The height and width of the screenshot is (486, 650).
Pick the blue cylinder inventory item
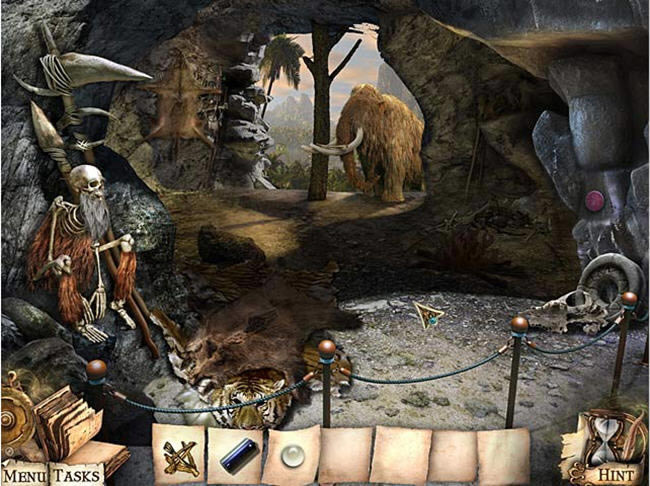235,457
